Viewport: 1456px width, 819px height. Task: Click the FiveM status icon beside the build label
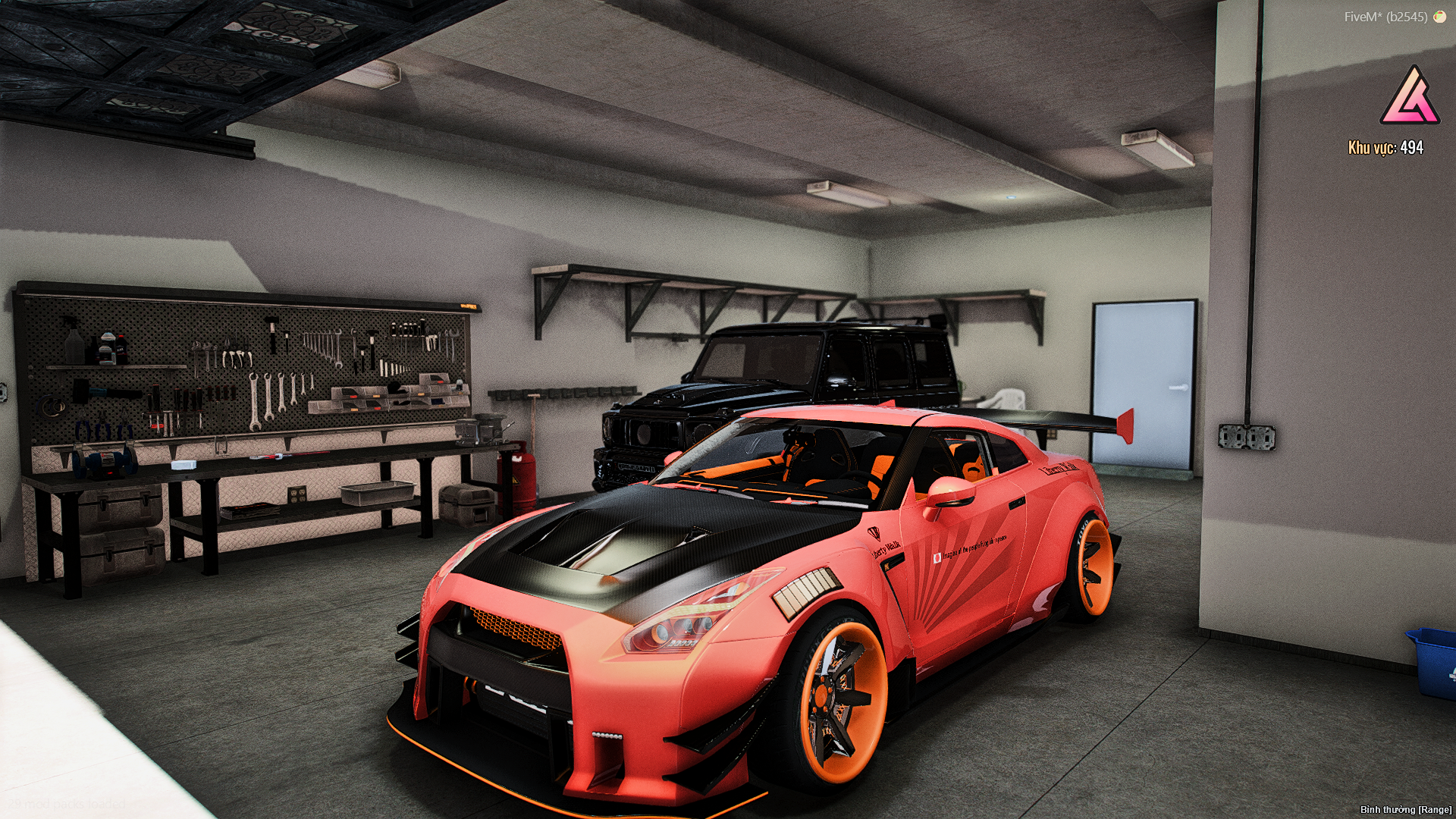[1439, 17]
